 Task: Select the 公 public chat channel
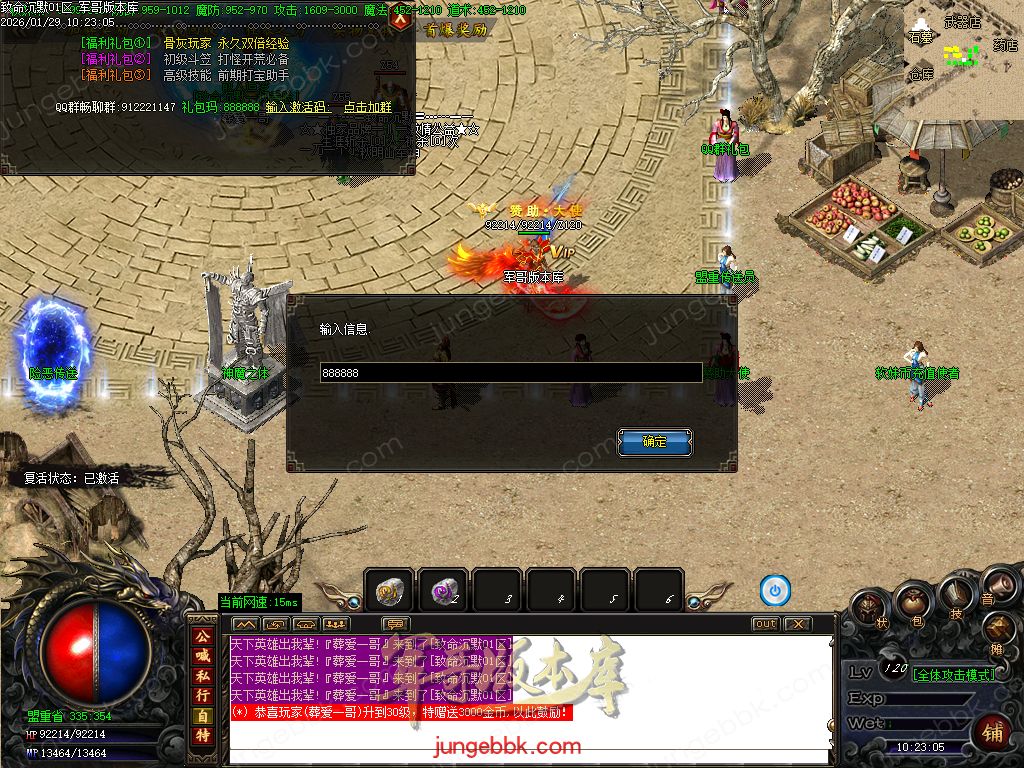(202, 636)
